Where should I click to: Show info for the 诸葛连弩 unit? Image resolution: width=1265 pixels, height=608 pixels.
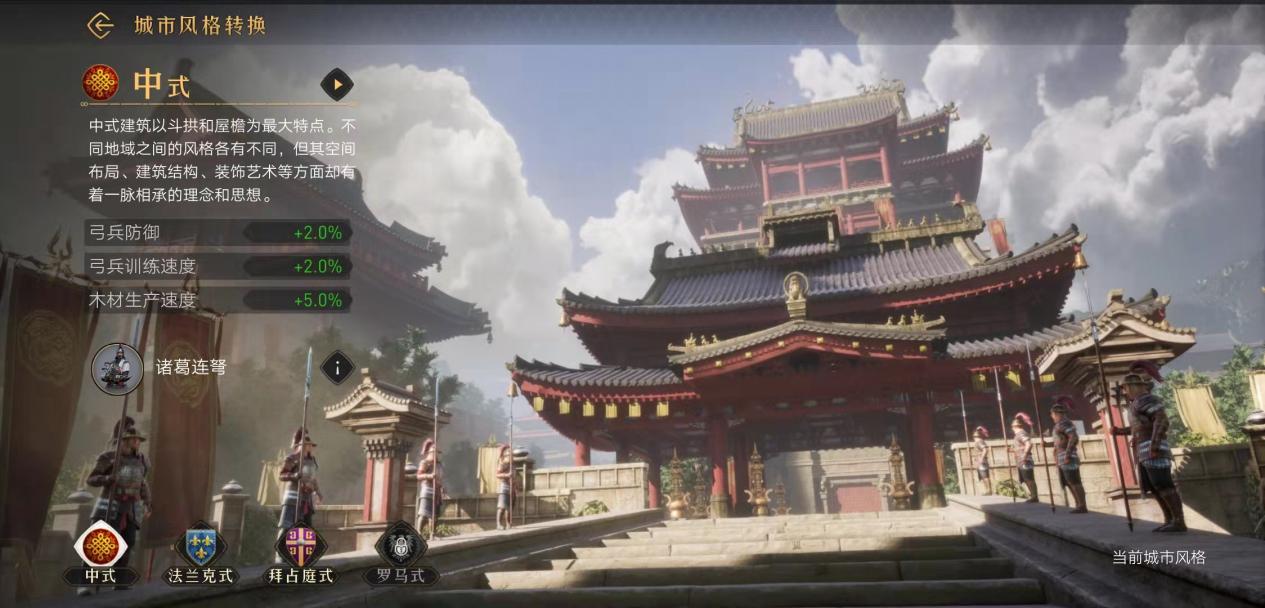point(337,368)
